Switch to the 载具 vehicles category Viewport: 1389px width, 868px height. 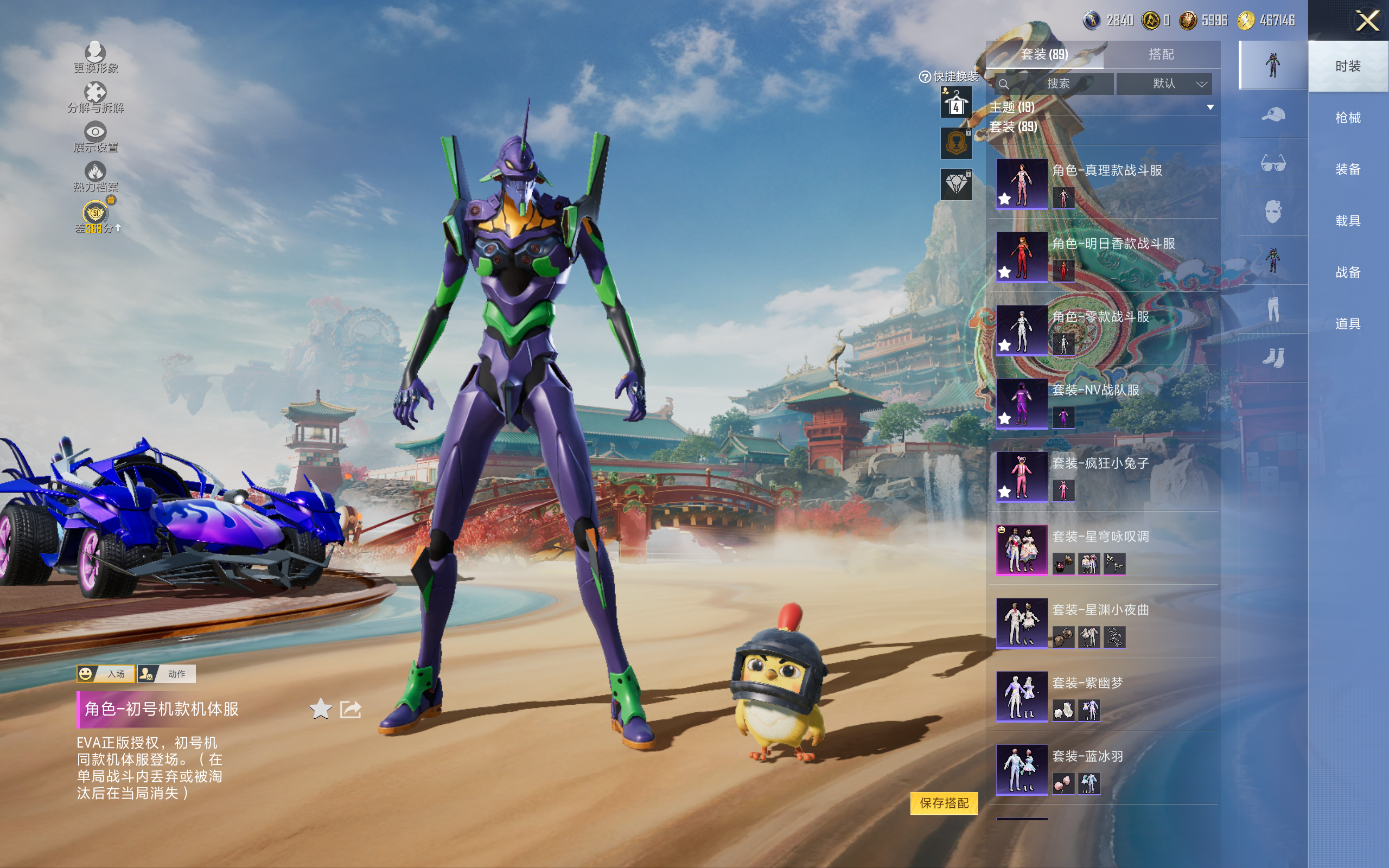pyautogui.click(x=1348, y=220)
